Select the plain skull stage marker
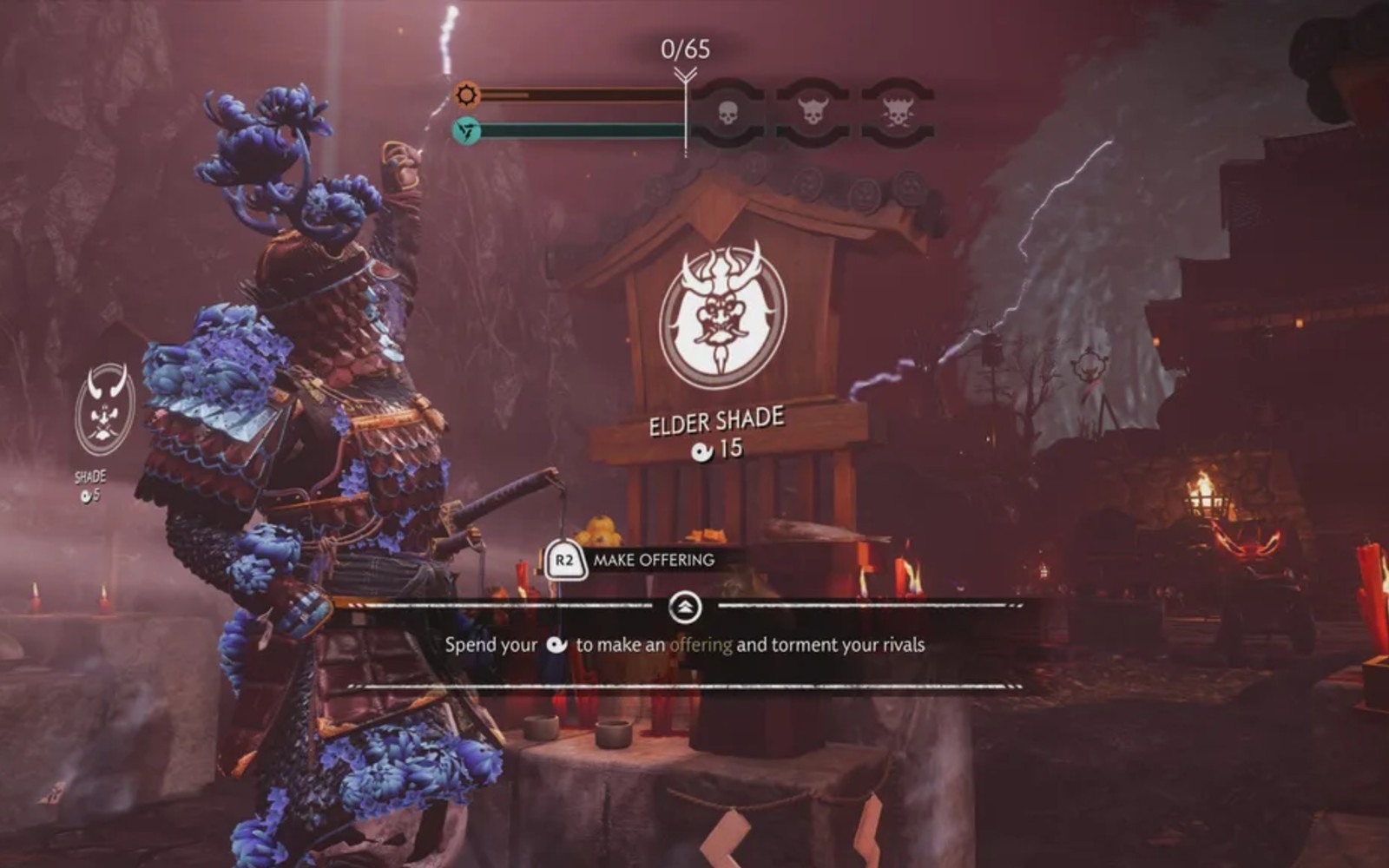The height and width of the screenshot is (868, 1389). [x=727, y=112]
